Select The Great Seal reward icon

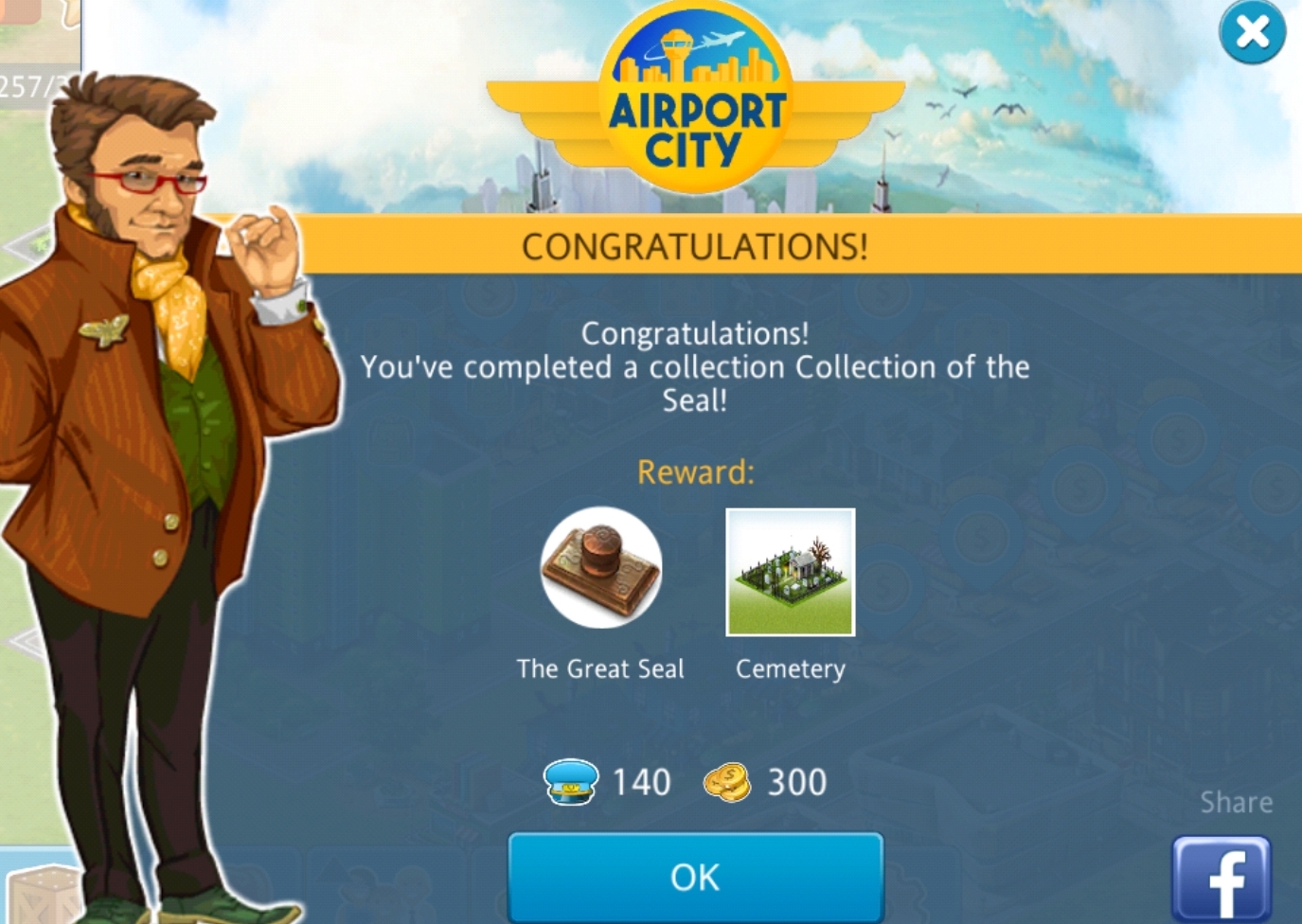pyautogui.click(x=600, y=568)
